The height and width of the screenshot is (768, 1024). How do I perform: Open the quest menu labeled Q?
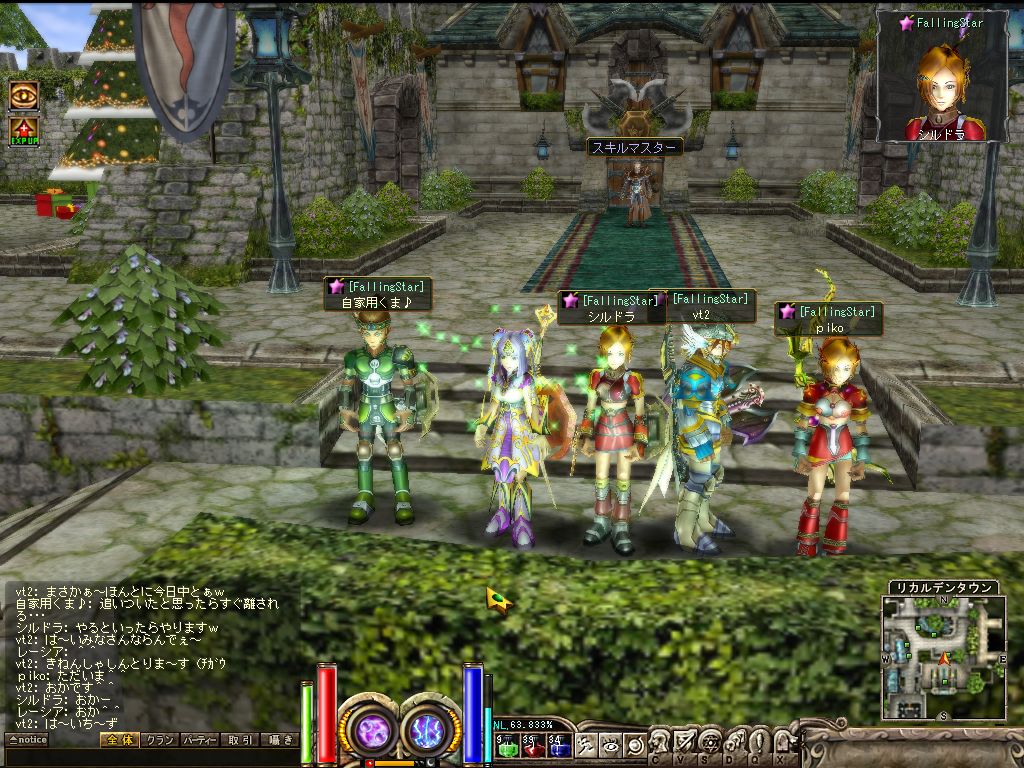(x=759, y=743)
